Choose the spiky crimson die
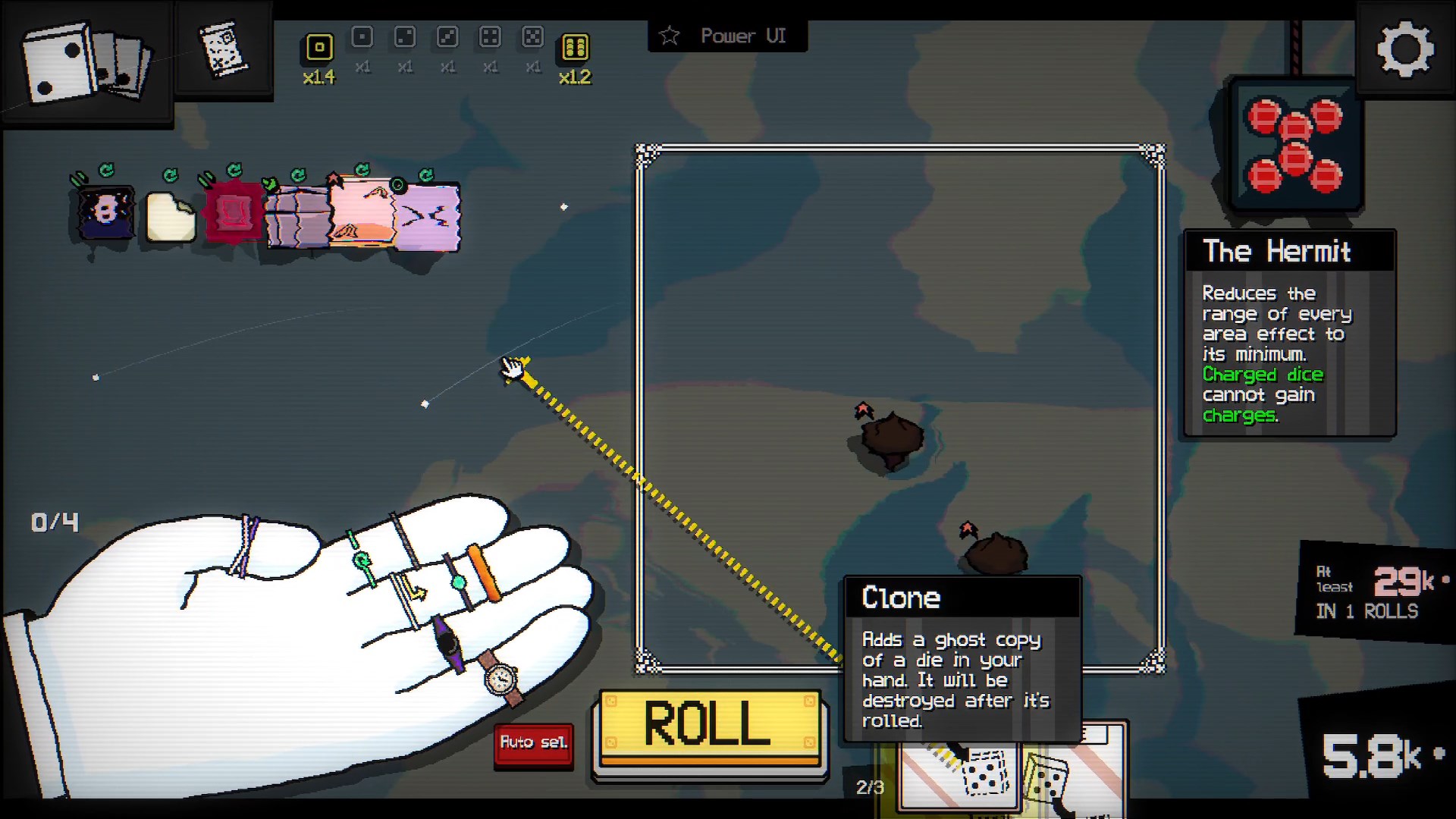The width and height of the screenshot is (1456, 819). point(233,213)
